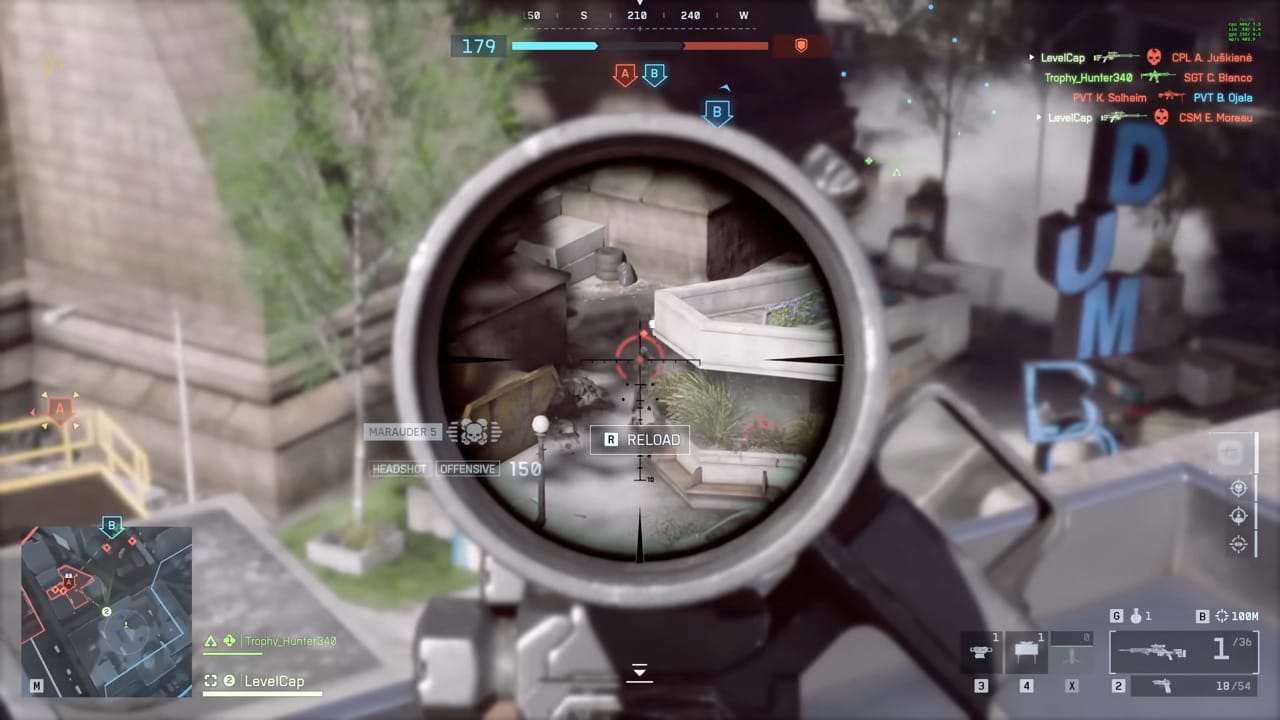Click the scope zeroing 100M indicator
This screenshot has height=720, width=1280.
(x=1240, y=616)
